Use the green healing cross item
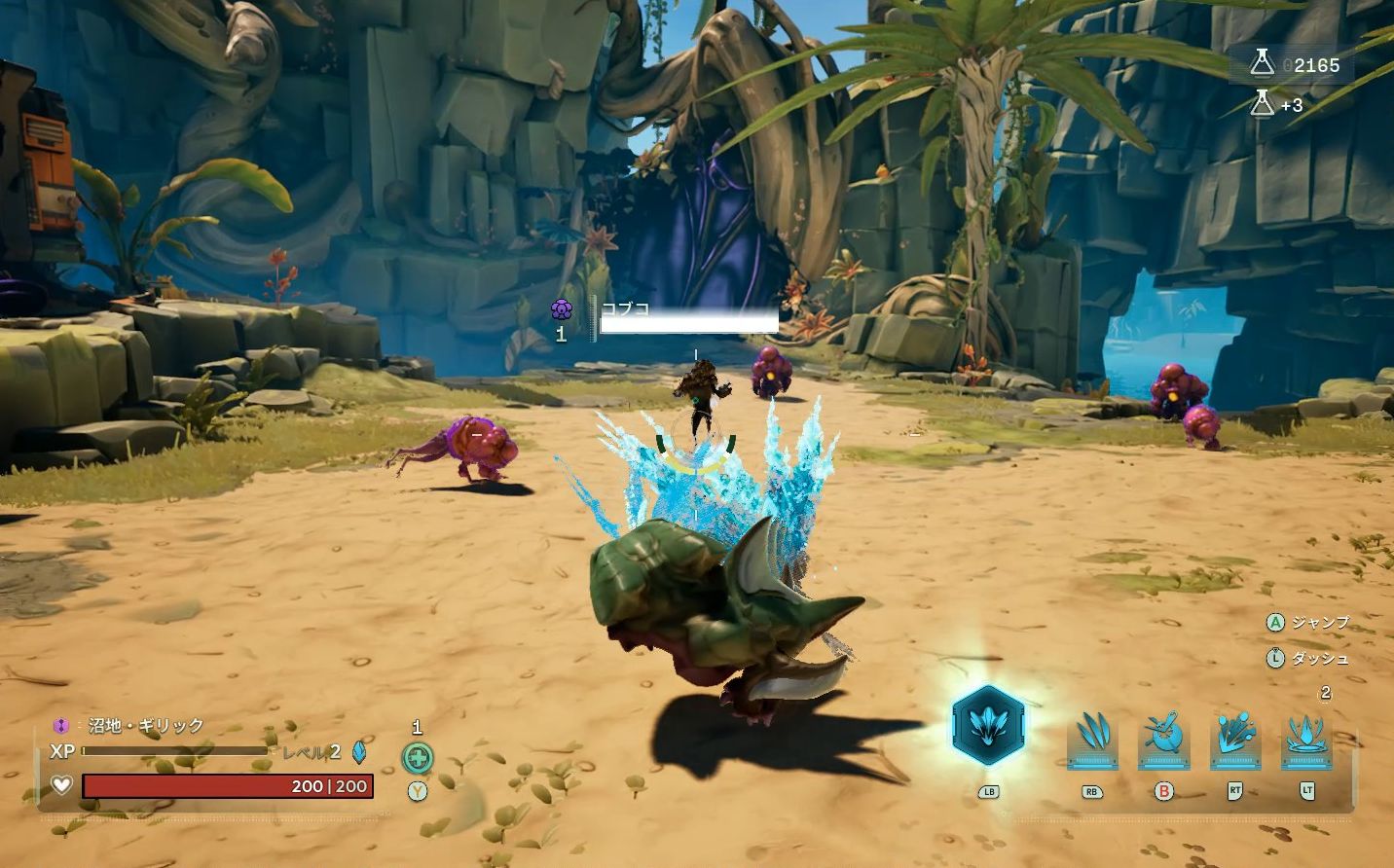The width and height of the screenshot is (1394, 868). pyautogui.click(x=418, y=757)
